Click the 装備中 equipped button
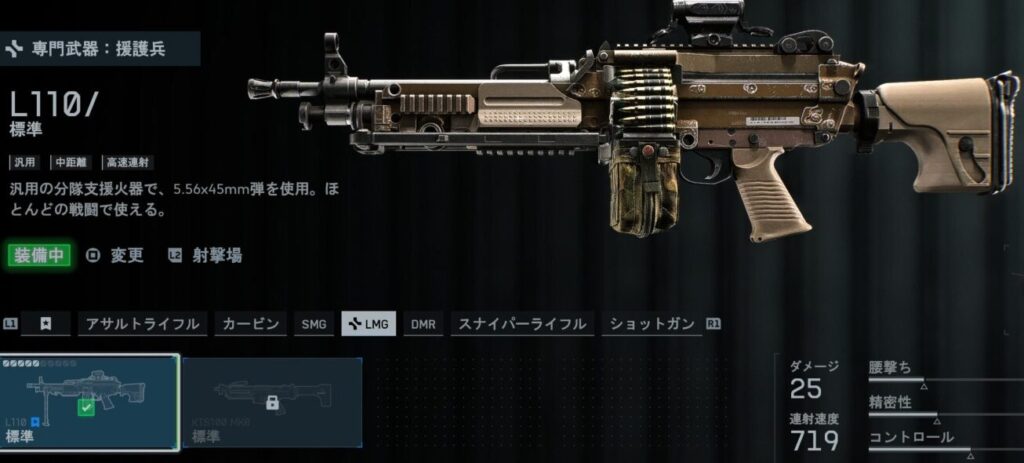1024x463 pixels. click(39, 255)
